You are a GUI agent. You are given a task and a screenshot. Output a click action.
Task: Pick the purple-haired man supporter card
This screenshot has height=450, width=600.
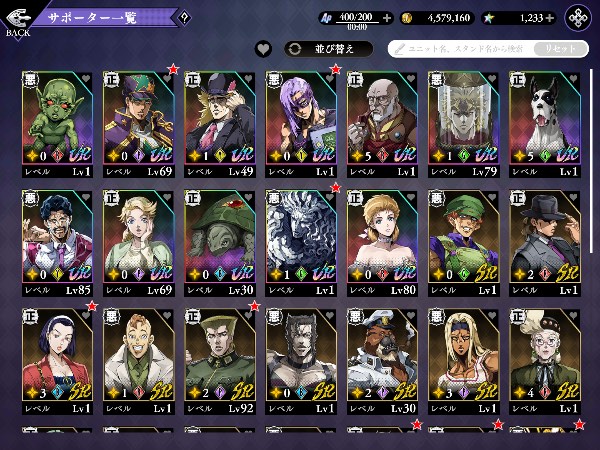click(302, 123)
